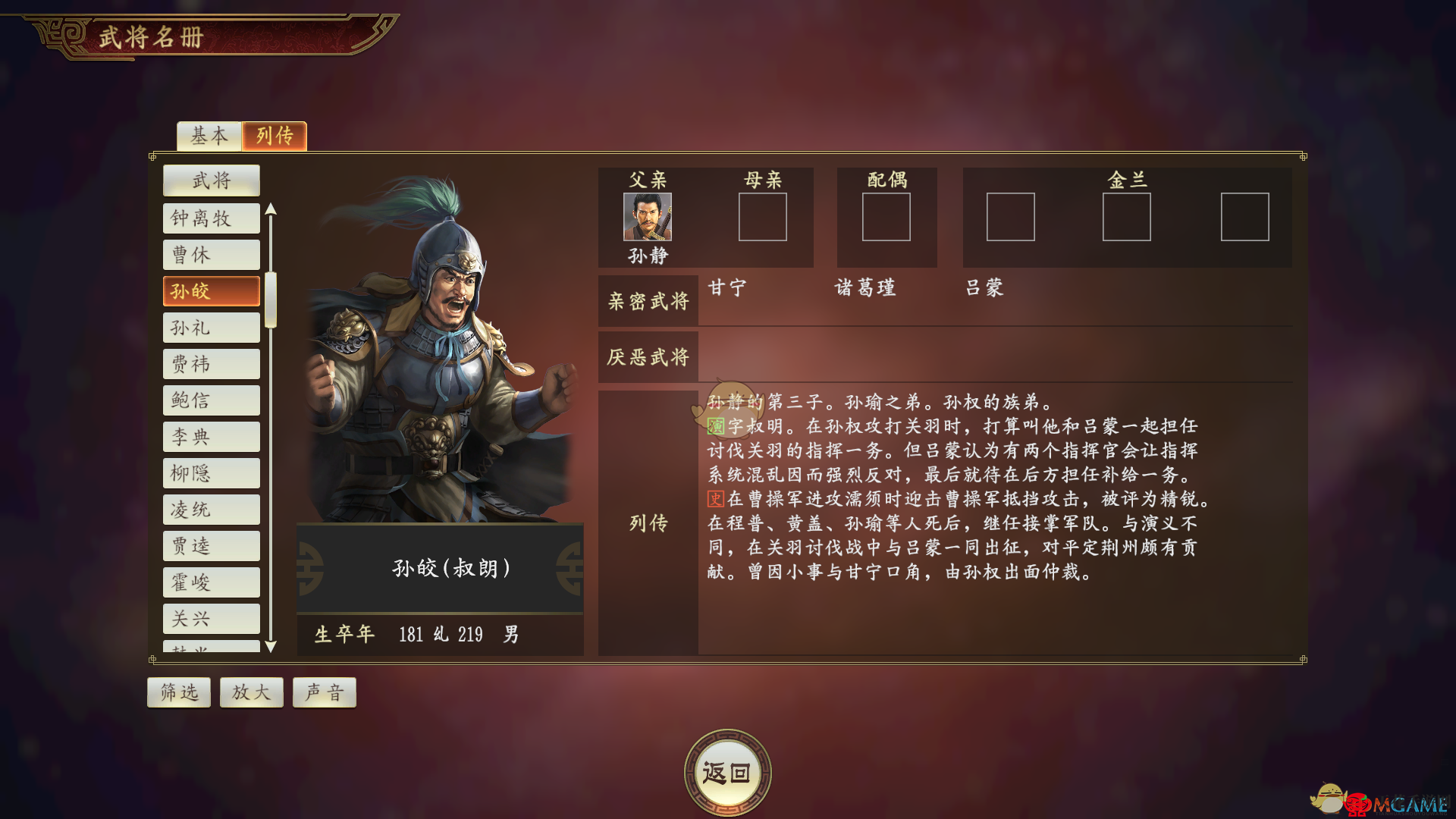Open officer 贾逵's entry
Image resolution: width=1456 pixels, height=819 pixels.
[x=212, y=546]
